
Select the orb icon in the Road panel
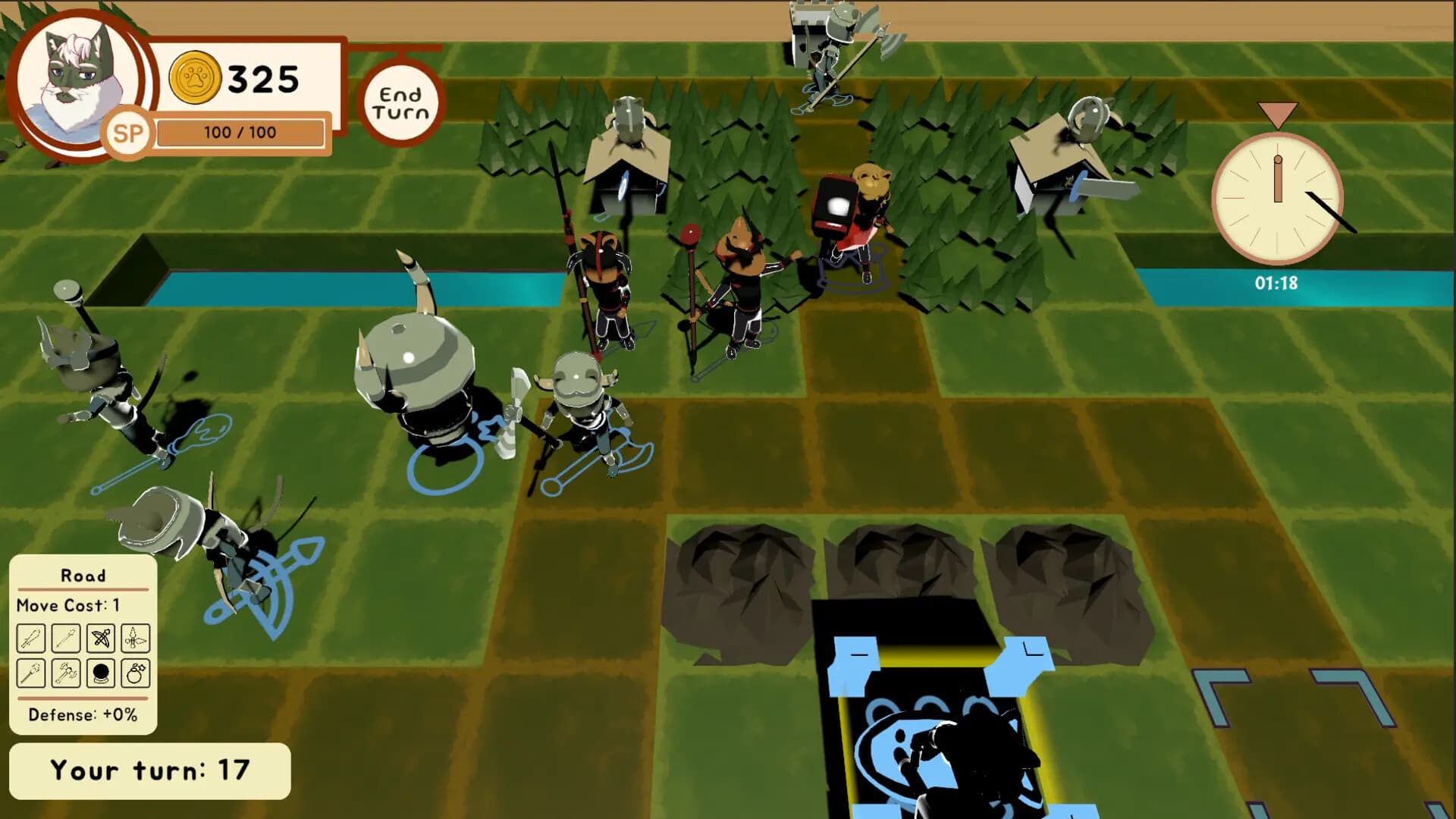coord(99,673)
